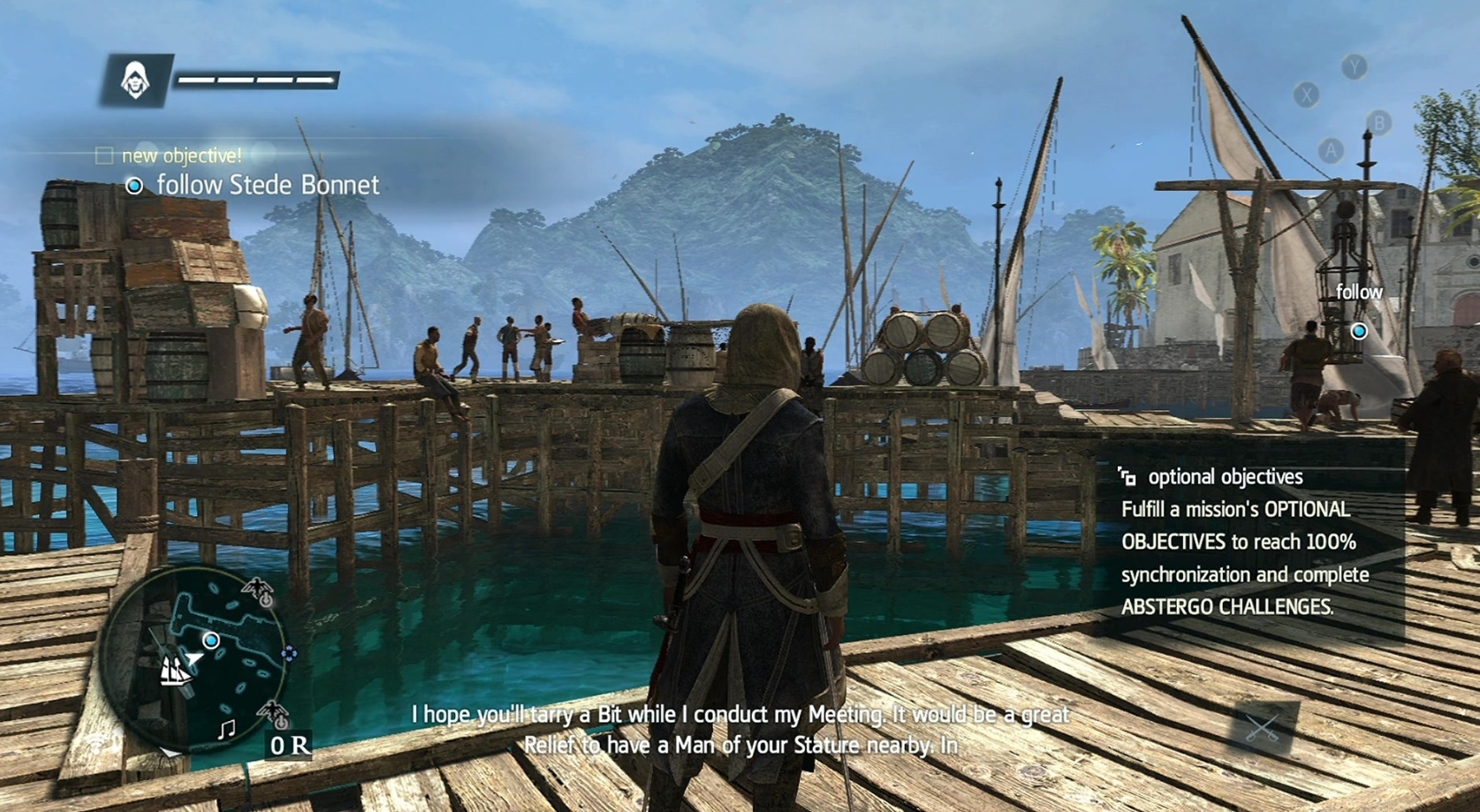1480x812 pixels.
Task: Click the health bar above the portrait
Action: [257, 79]
